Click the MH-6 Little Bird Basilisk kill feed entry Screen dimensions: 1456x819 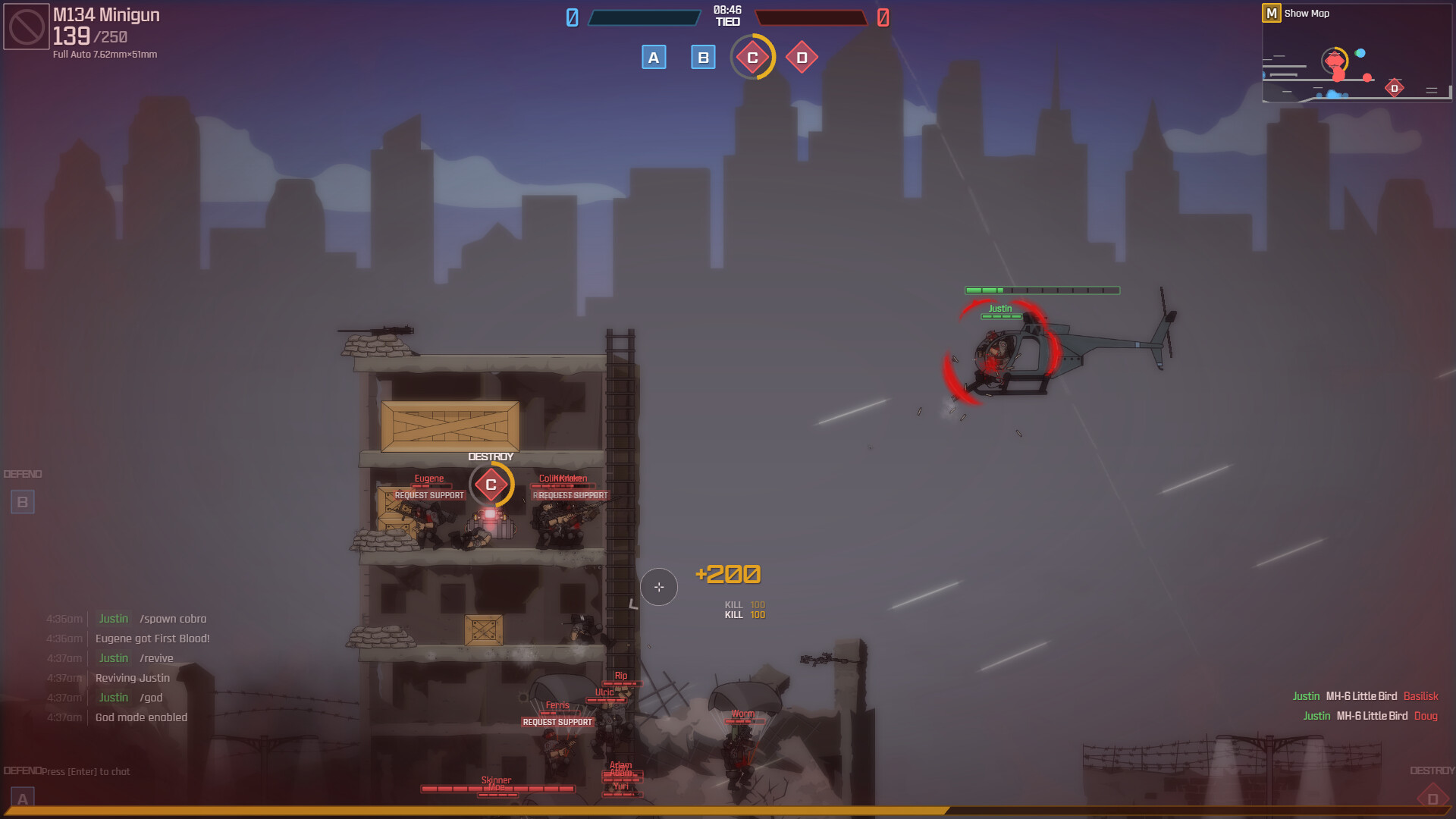1365,696
